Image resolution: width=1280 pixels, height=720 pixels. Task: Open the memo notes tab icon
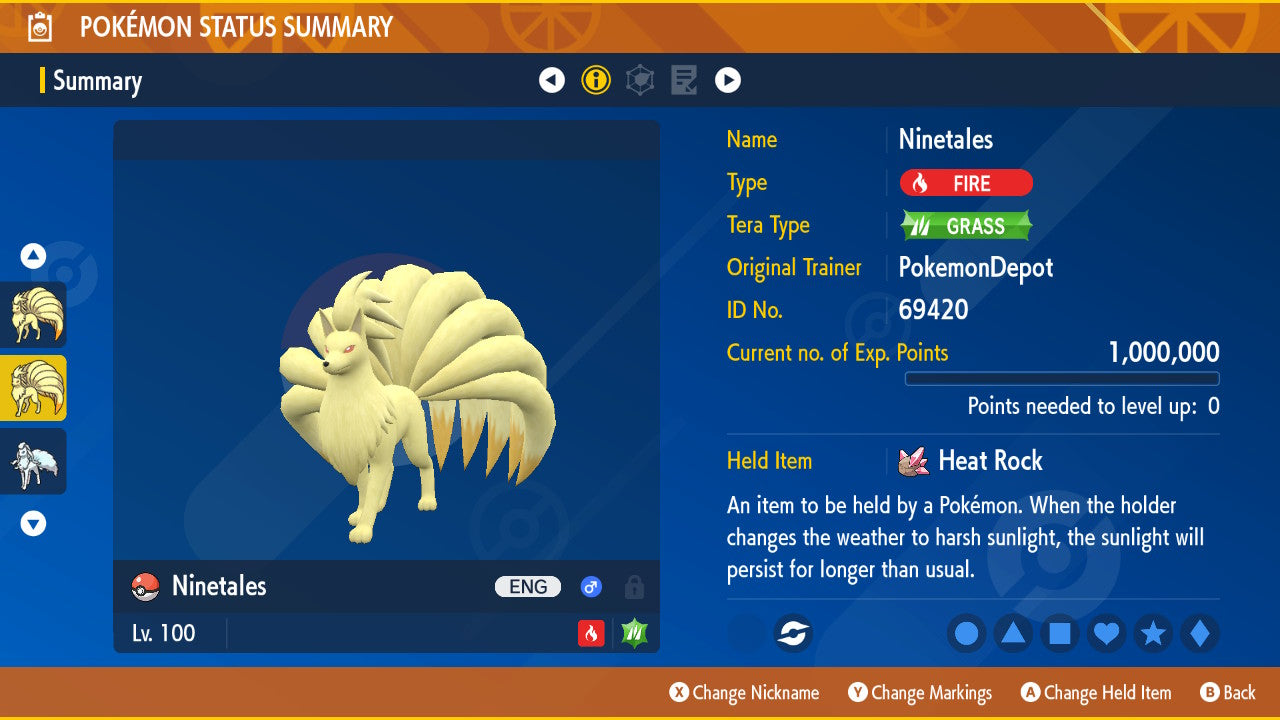click(x=684, y=80)
